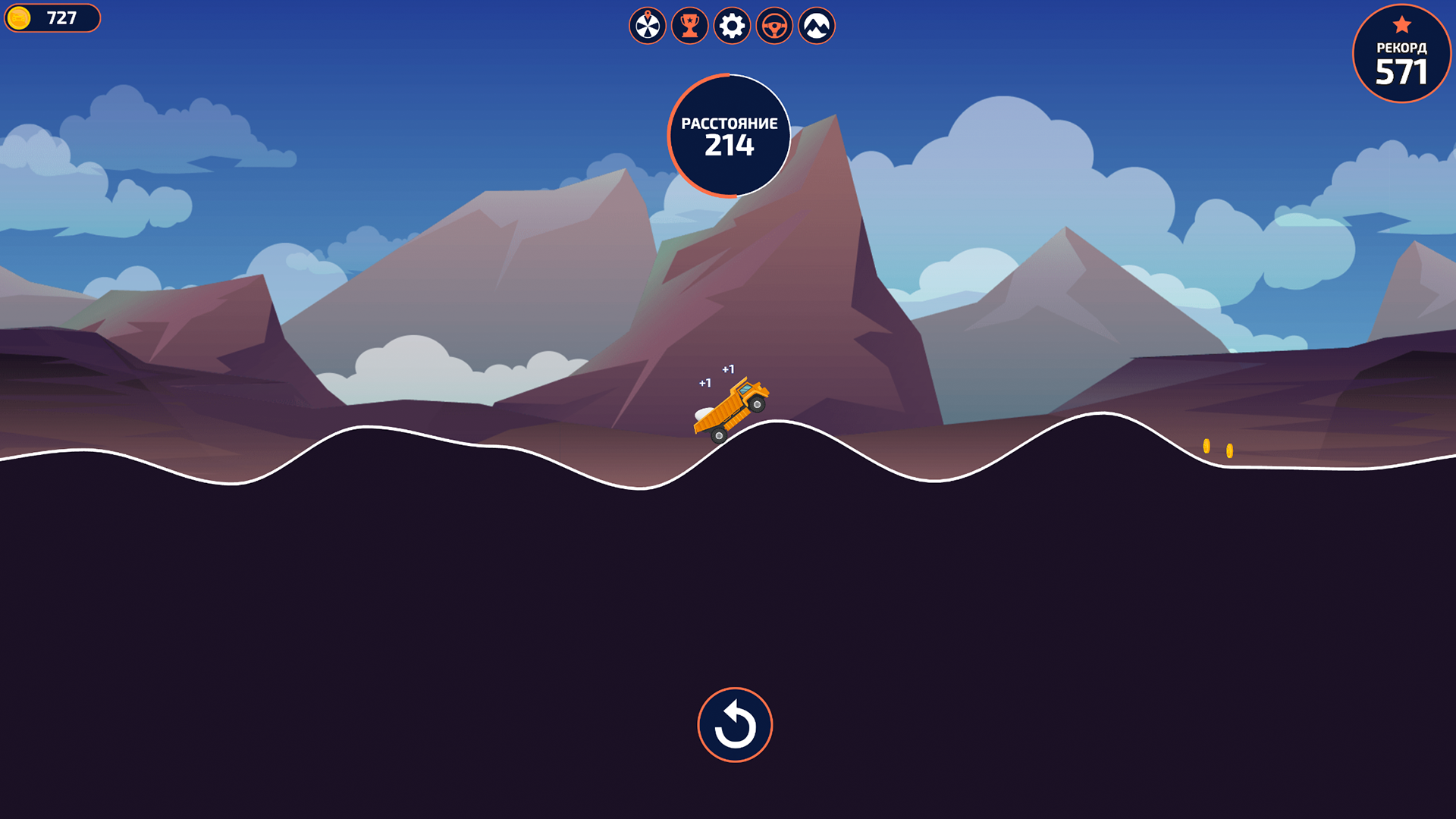
Task: Open settings with the gear icon
Action: [x=731, y=25]
